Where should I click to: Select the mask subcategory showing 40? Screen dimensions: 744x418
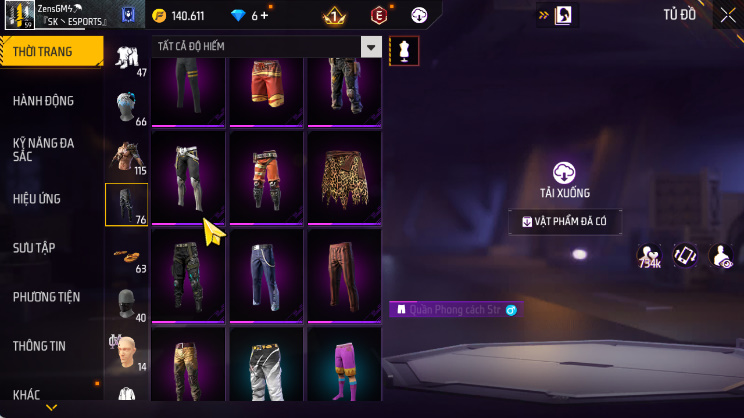click(127, 305)
